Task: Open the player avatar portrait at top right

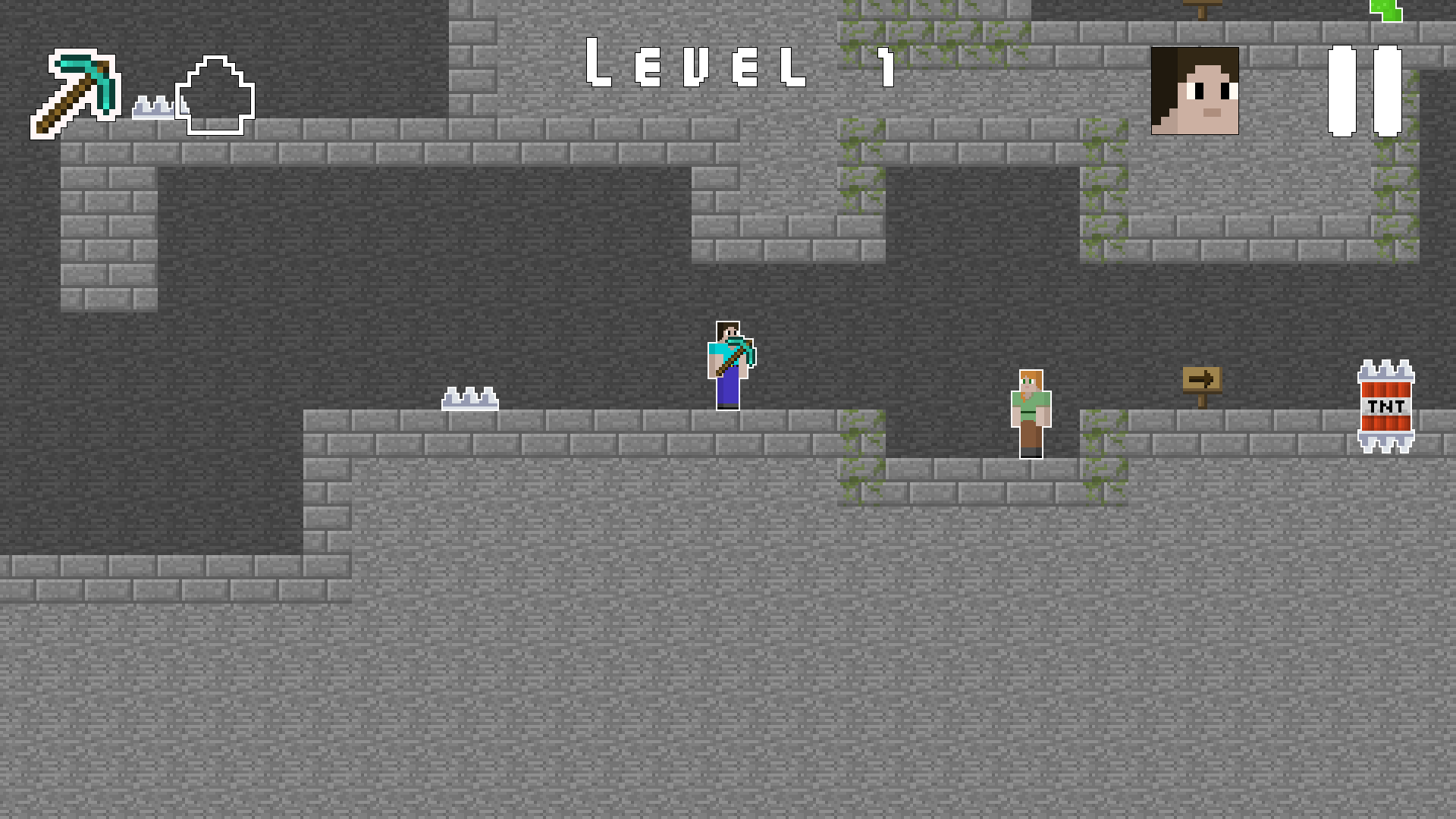Action: pyautogui.click(x=1195, y=91)
